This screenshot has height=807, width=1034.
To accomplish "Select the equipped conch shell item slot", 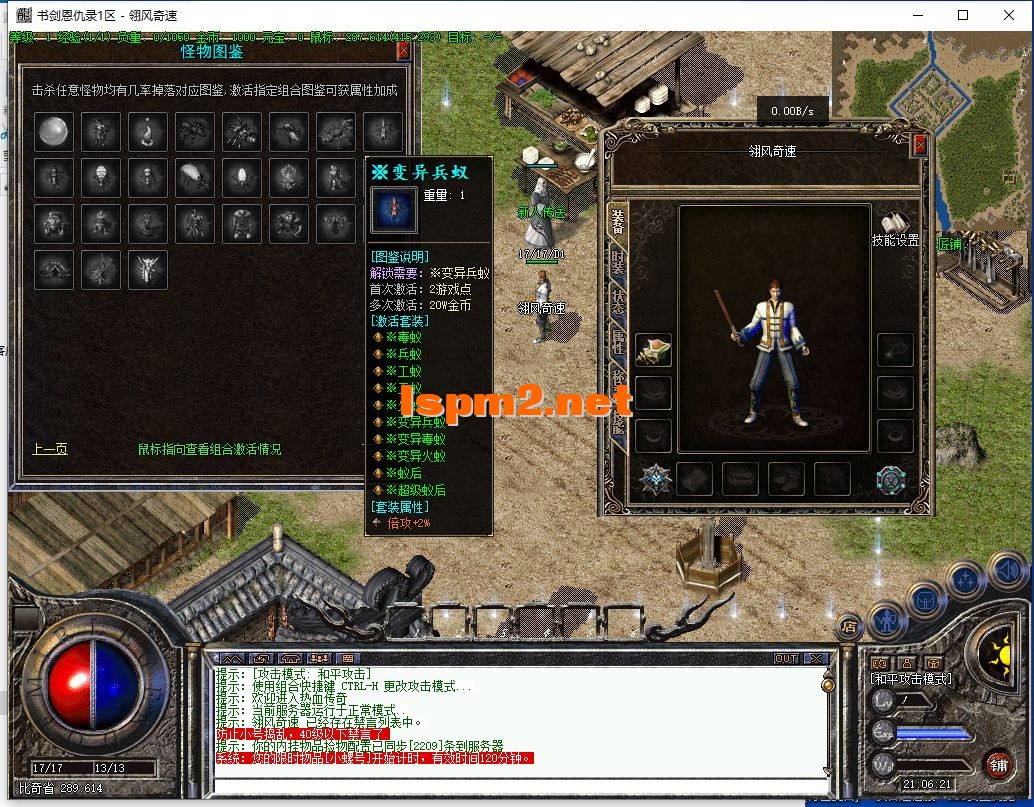I will pos(653,350).
